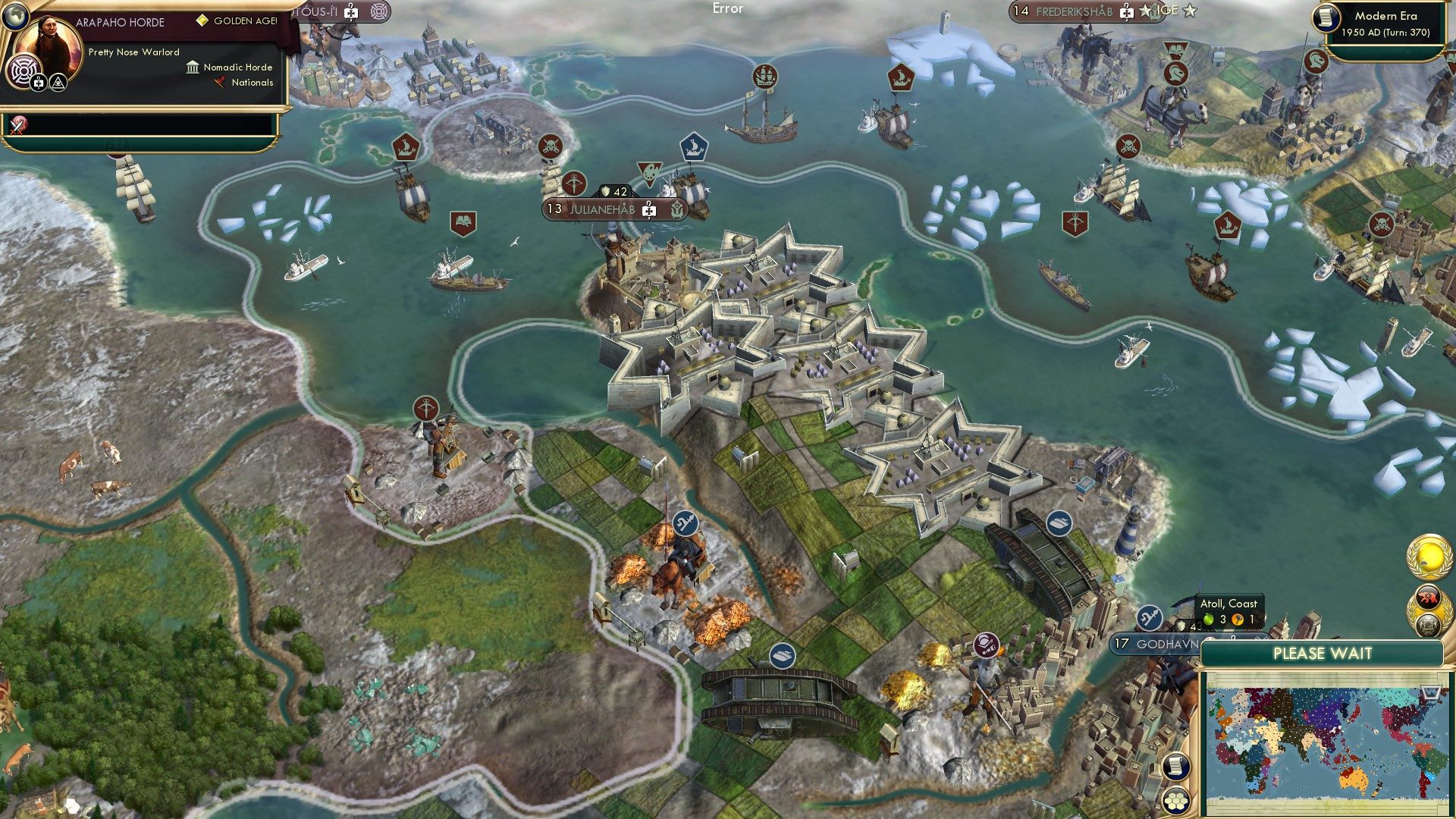Open the anchor naval icon on Julianehåb banner
This screenshot has height=819, width=1456.
[677, 210]
